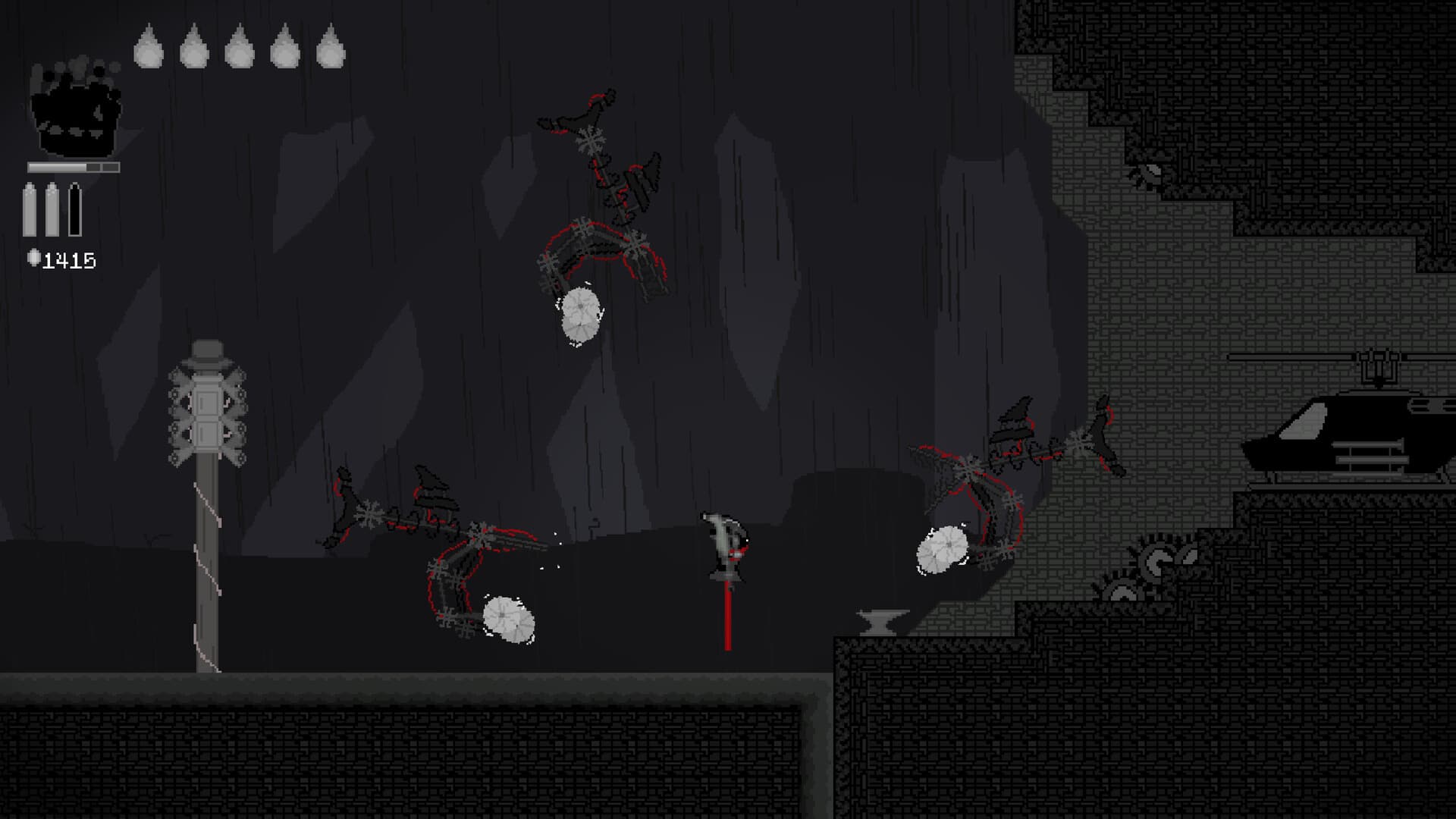Viewport: 1456px width, 819px height.
Task: Click the black crown emblem in the HUD
Action: [74, 110]
